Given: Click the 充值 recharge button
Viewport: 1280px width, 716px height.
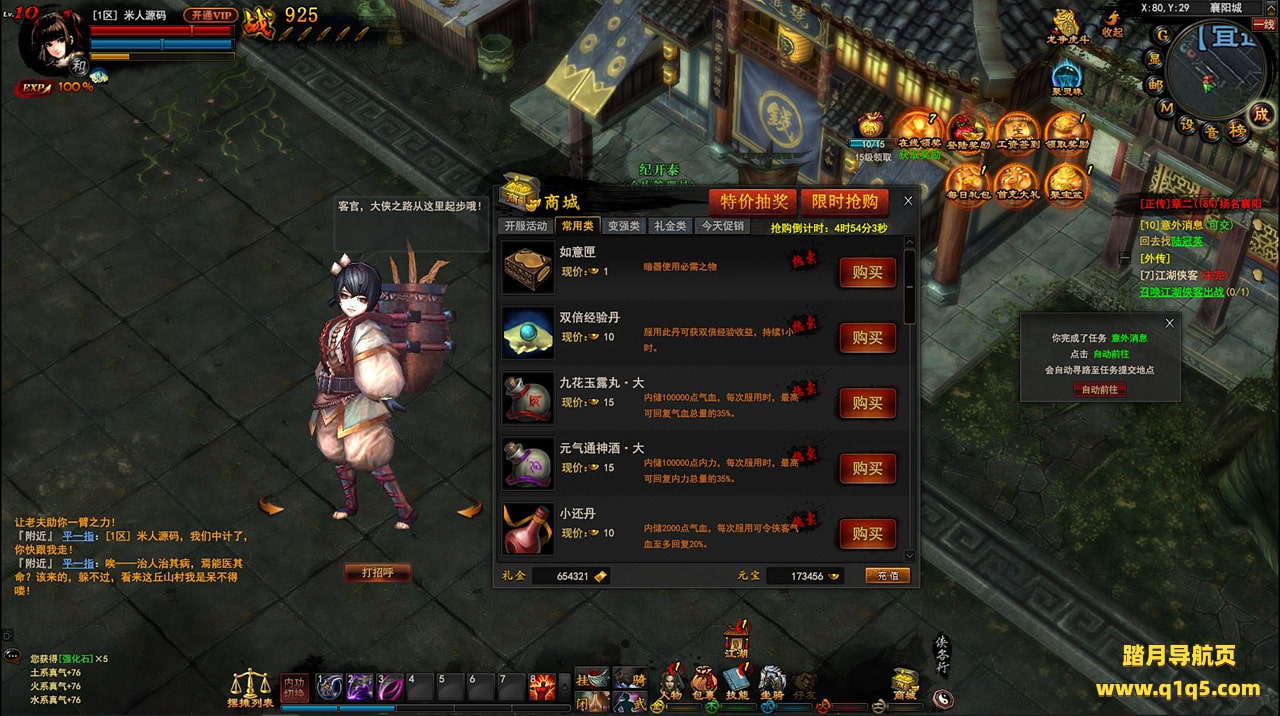Looking at the screenshot, I should pyautogui.click(x=887, y=576).
